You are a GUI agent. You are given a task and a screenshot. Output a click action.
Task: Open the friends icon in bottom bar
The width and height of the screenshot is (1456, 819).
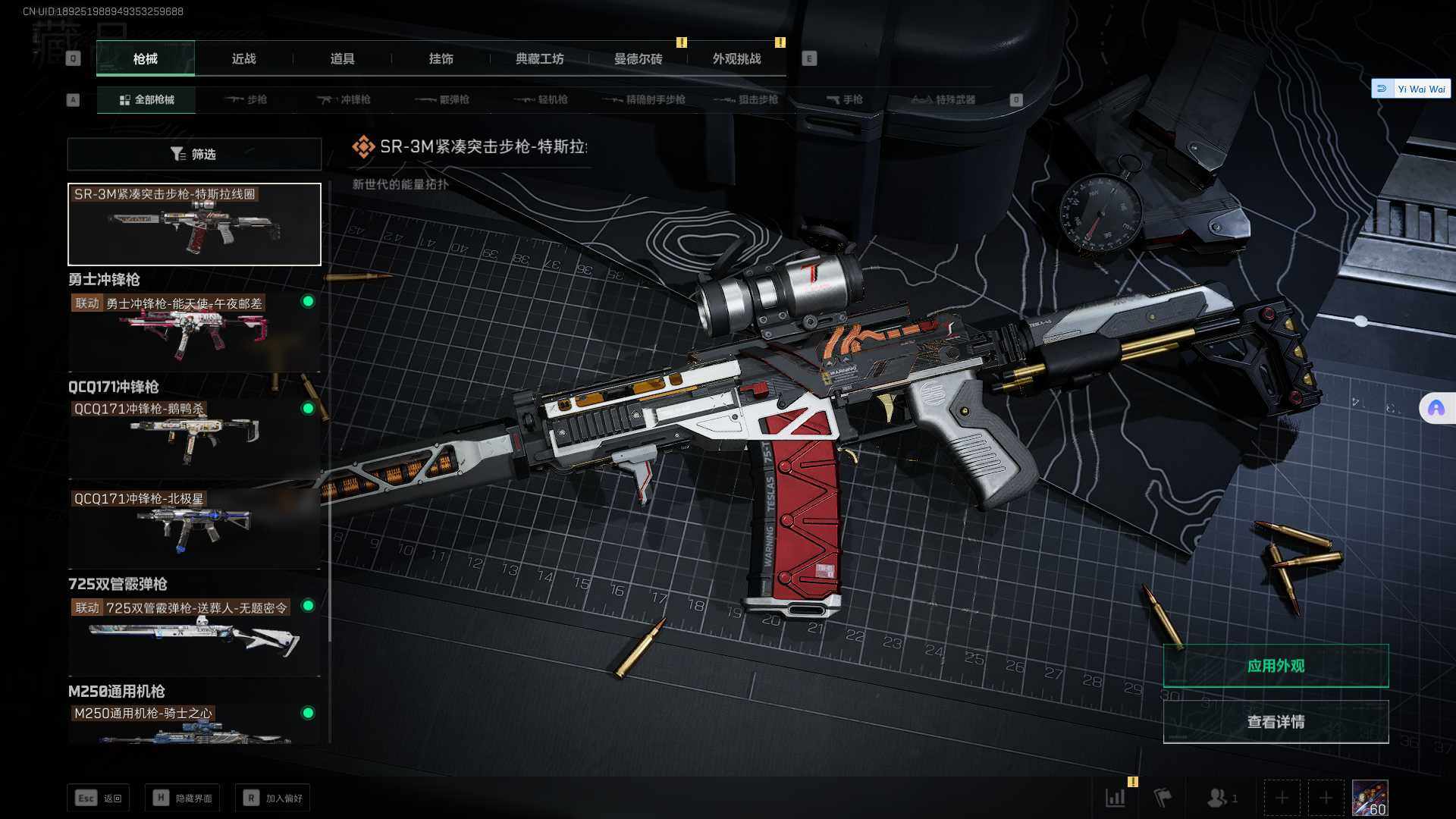[1219, 798]
